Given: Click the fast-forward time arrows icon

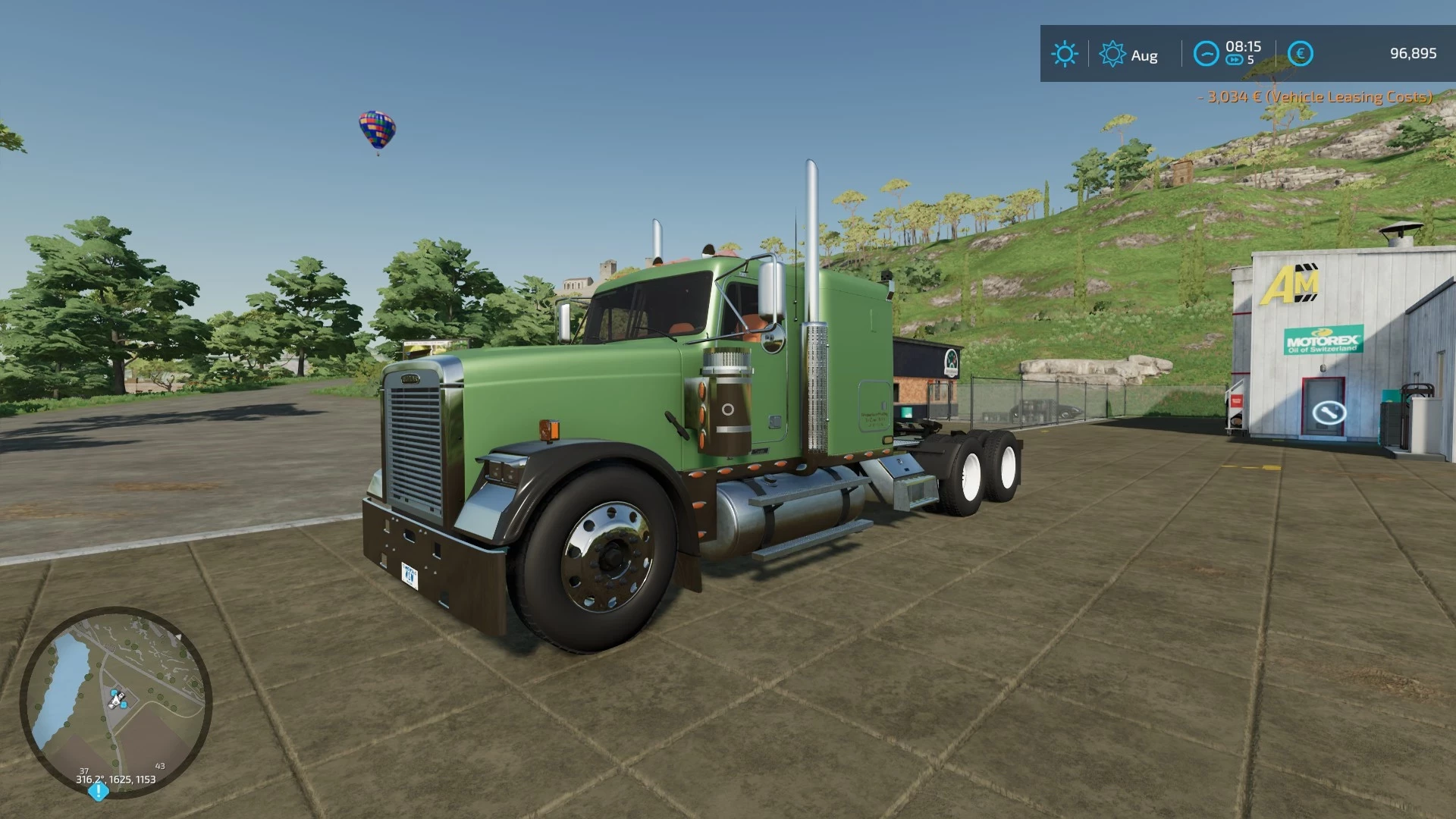Looking at the screenshot, I should point(1235,60).
